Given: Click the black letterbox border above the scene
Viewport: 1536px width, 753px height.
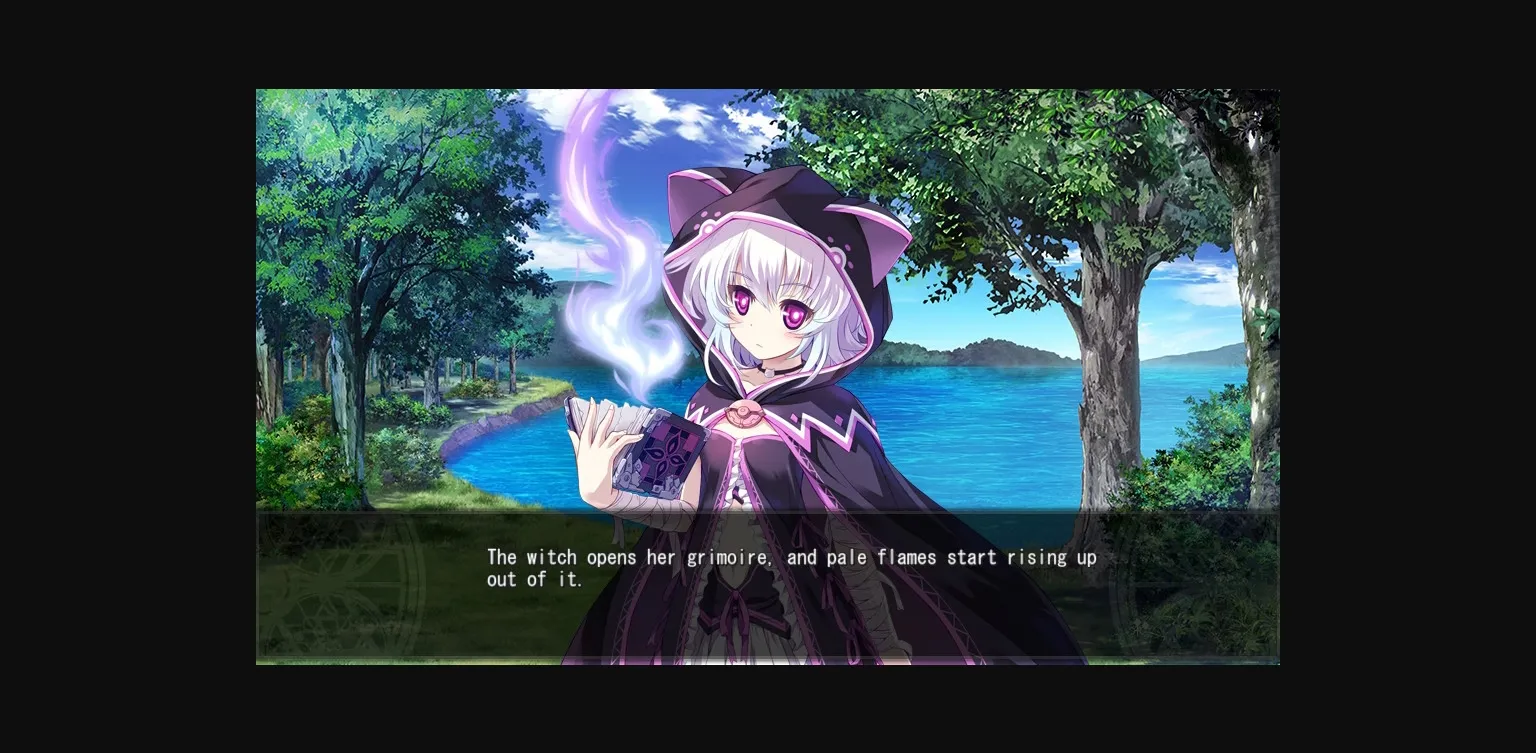Looking at the screenshot, I should click(x=768, y=45).
